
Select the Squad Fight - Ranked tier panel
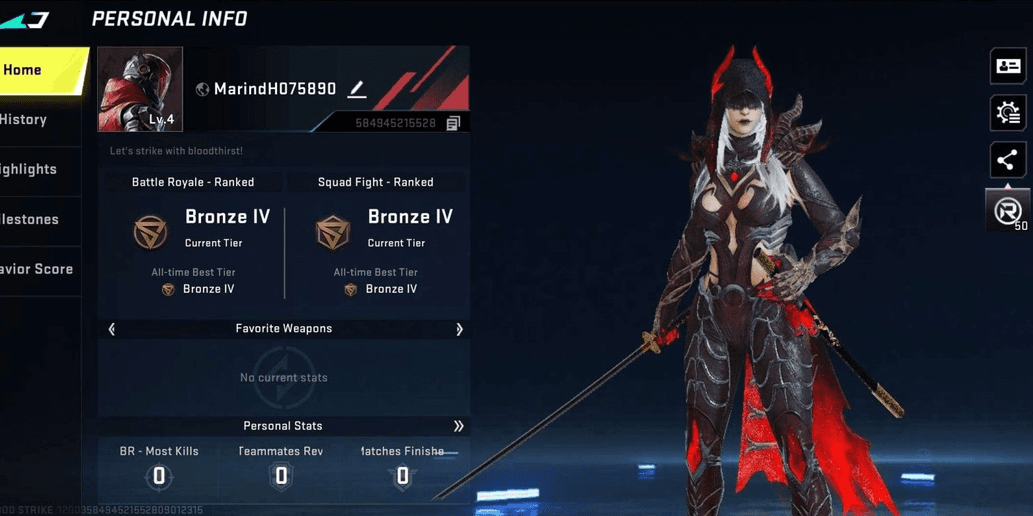tap(376, 240)
